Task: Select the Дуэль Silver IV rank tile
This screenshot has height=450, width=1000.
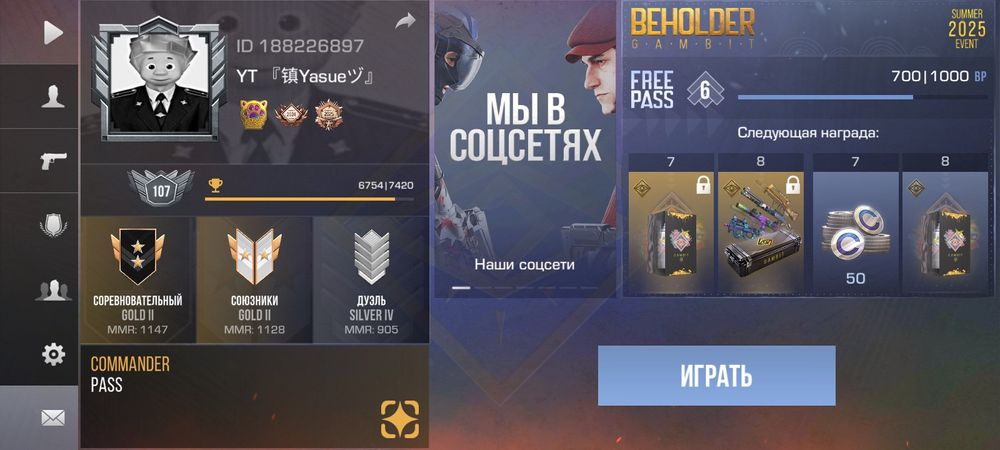Action: [x=371, y=276]
